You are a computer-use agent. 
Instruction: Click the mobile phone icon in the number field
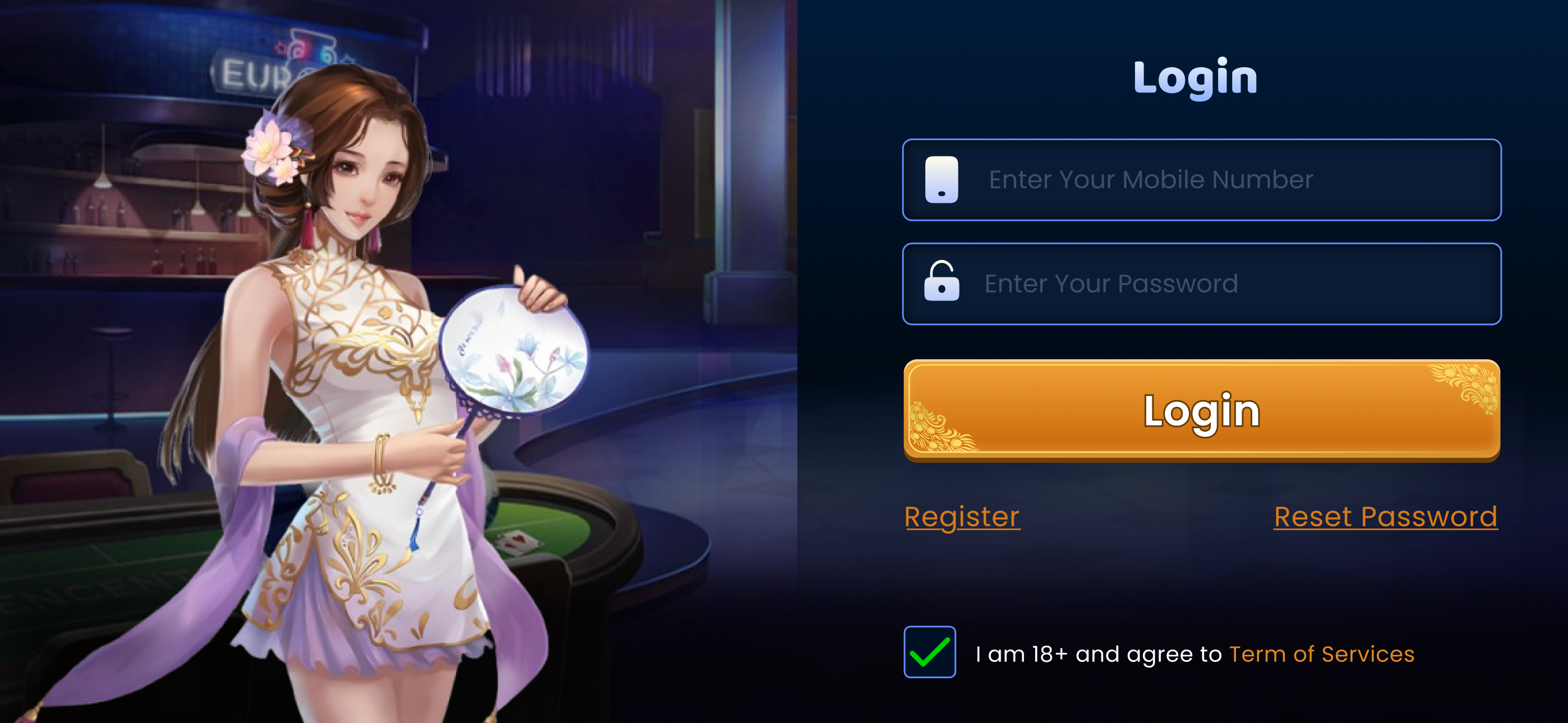point(940,180)
